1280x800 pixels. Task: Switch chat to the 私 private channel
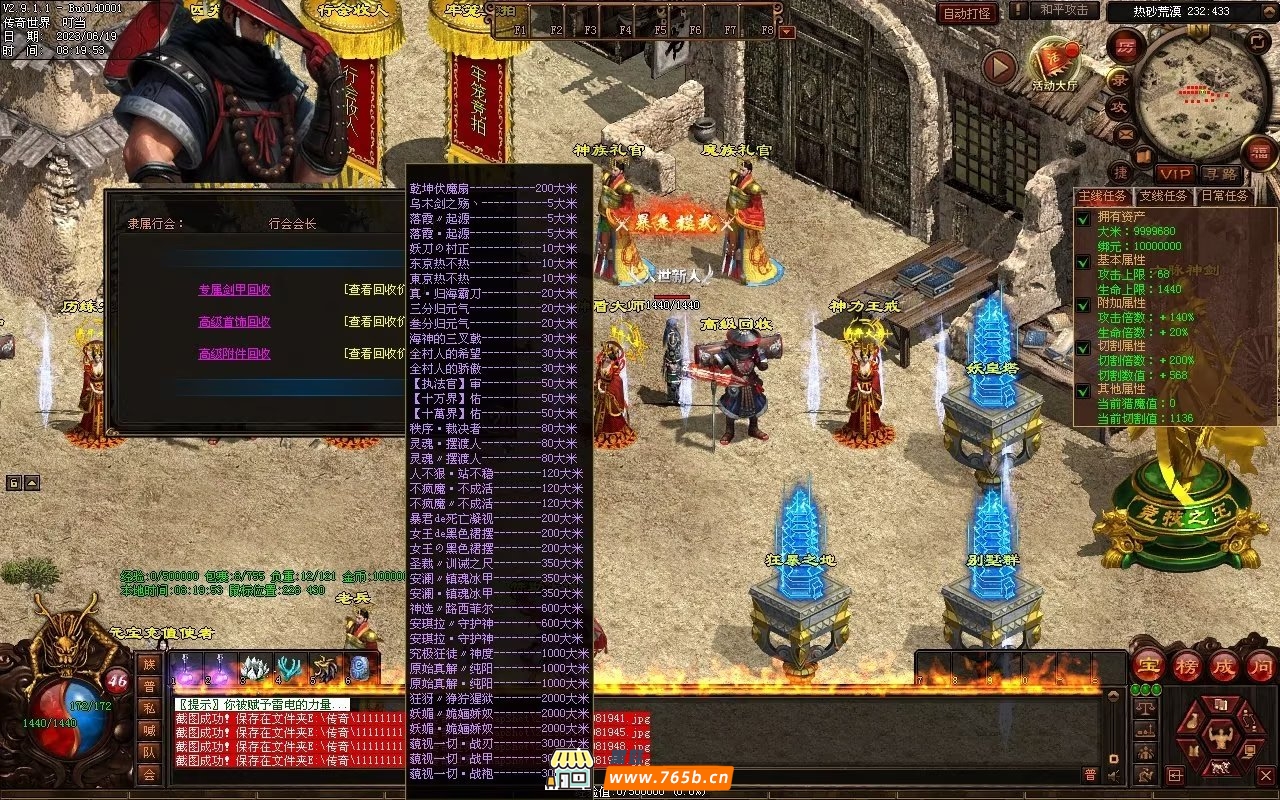(149, 707)
